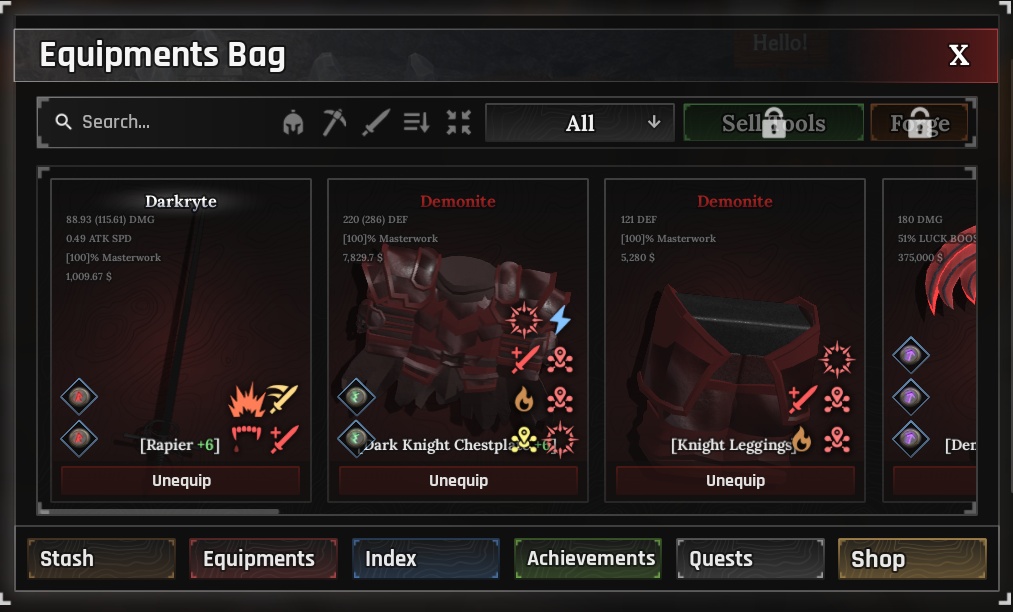Go to the Quests tab
The height and width of the screenshot is (612, 1013).
[750, 559]
